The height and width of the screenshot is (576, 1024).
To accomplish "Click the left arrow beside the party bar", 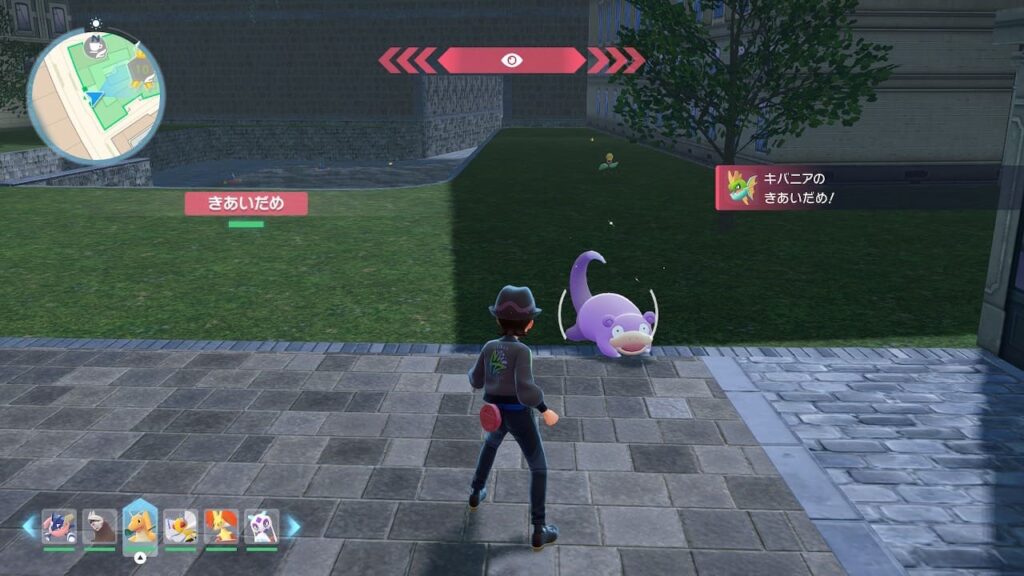I will pyautogui.click(x=28, y=526).
